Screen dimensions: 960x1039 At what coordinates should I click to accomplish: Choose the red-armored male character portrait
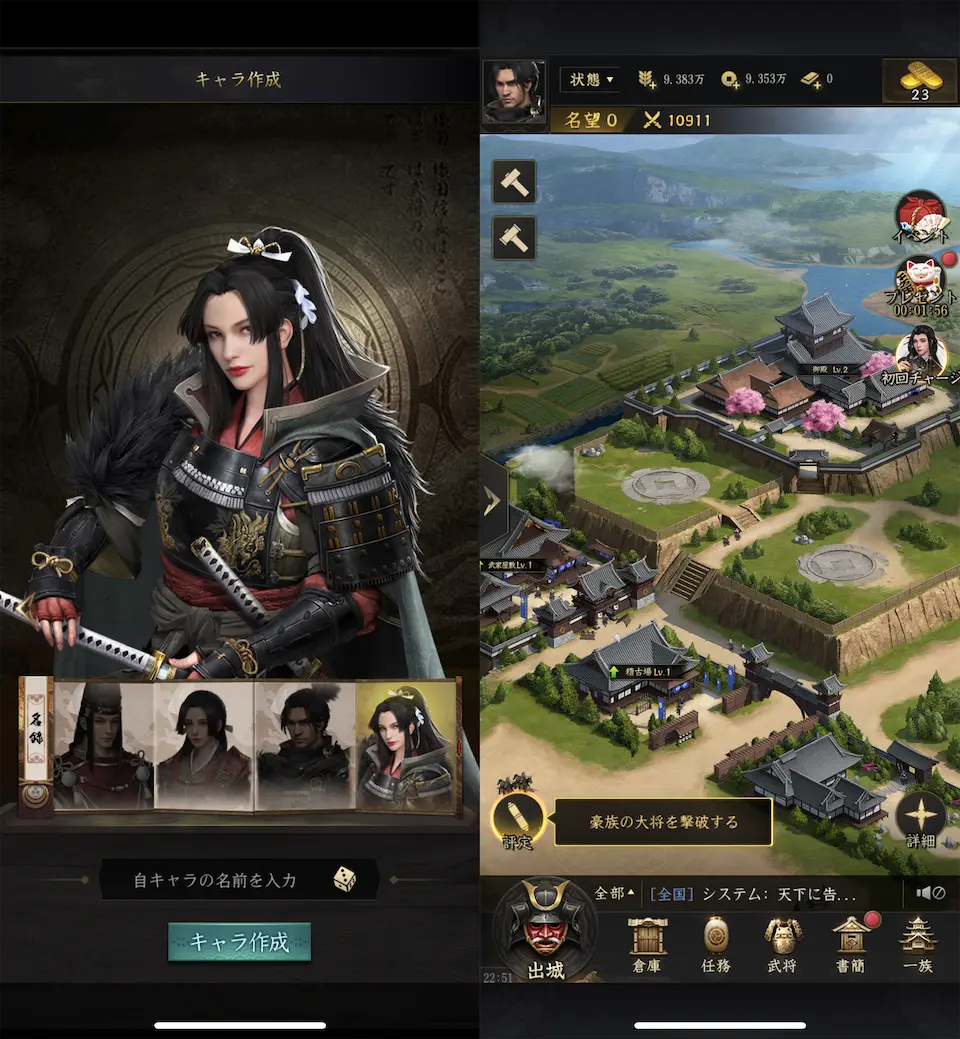point(104,745)
